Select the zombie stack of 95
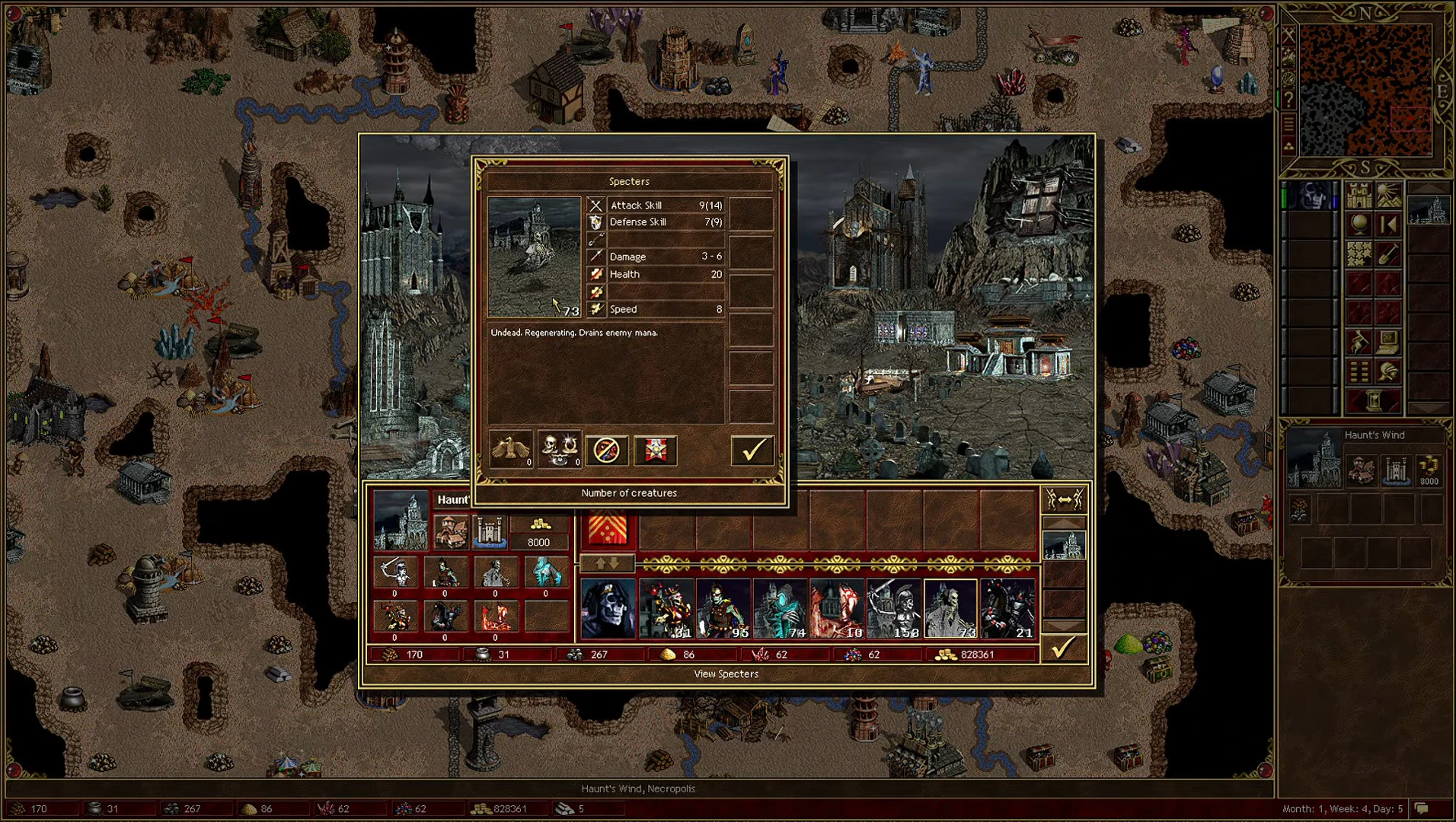 click(723, 608)
